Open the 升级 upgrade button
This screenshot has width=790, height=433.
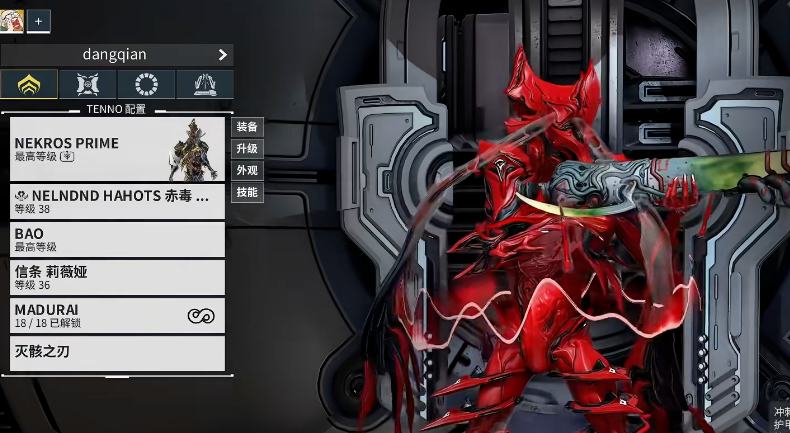[x=247, y=149]
